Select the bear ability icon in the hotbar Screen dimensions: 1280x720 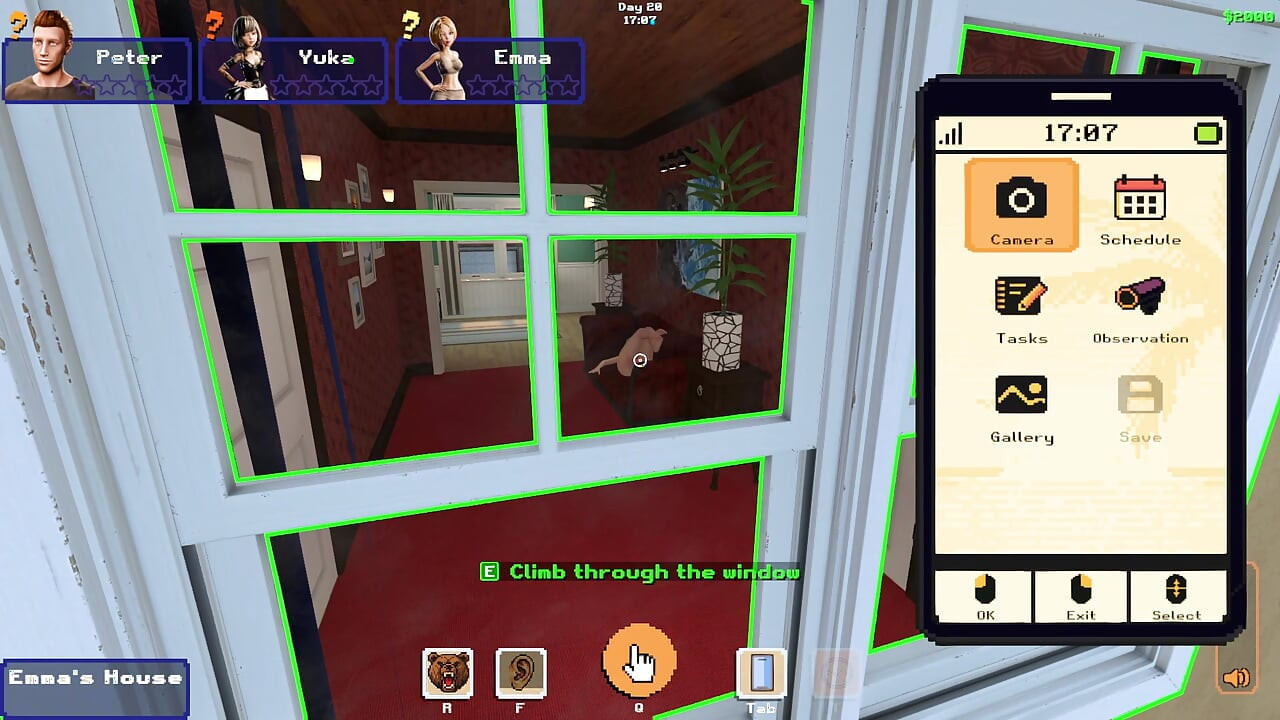click(x=450, y=674)
